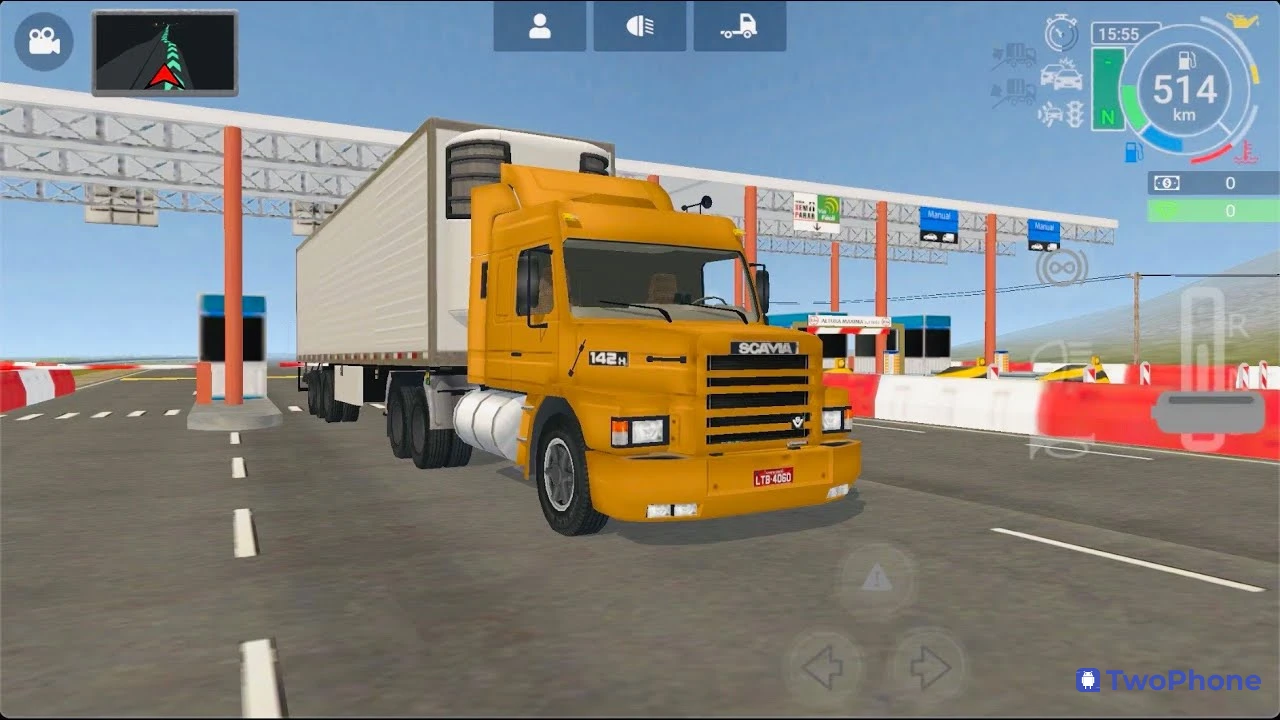Toggle the headlights button

pyautogui.click(x=640, y=28)
